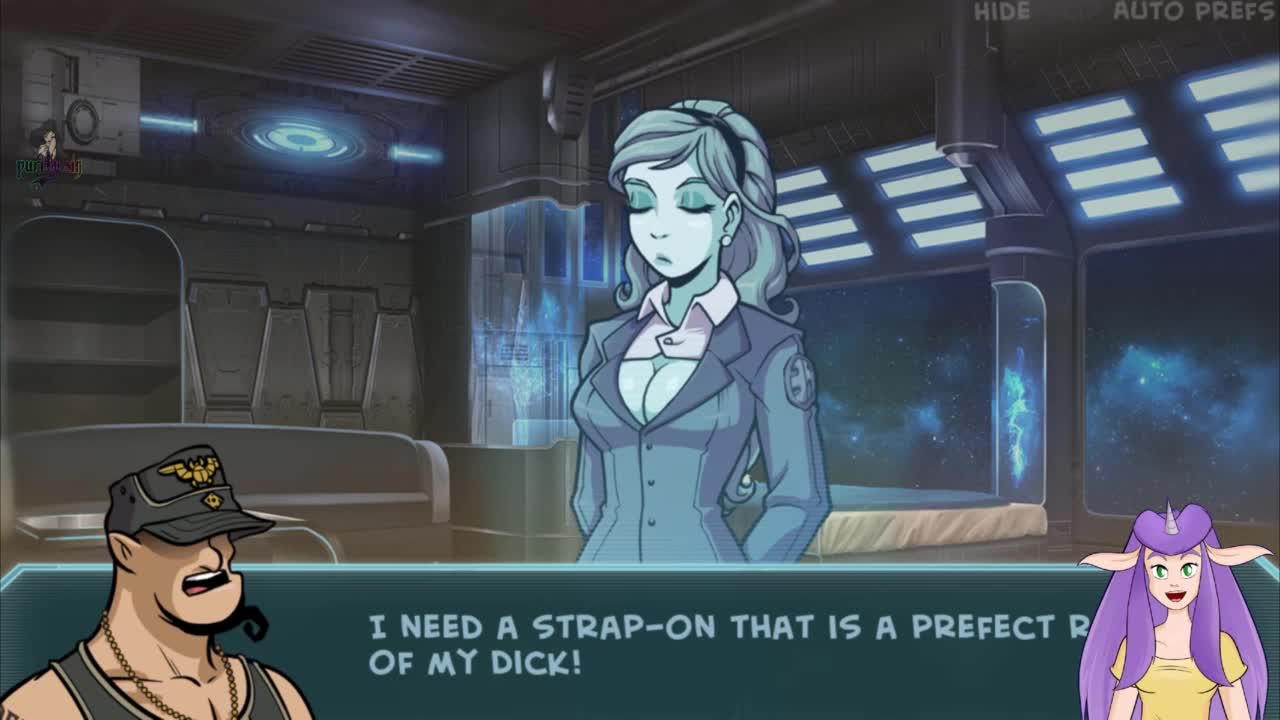Hide the dialogue interface with HIDE
Screen dimensions: 1280x720
pos(1001,12)
